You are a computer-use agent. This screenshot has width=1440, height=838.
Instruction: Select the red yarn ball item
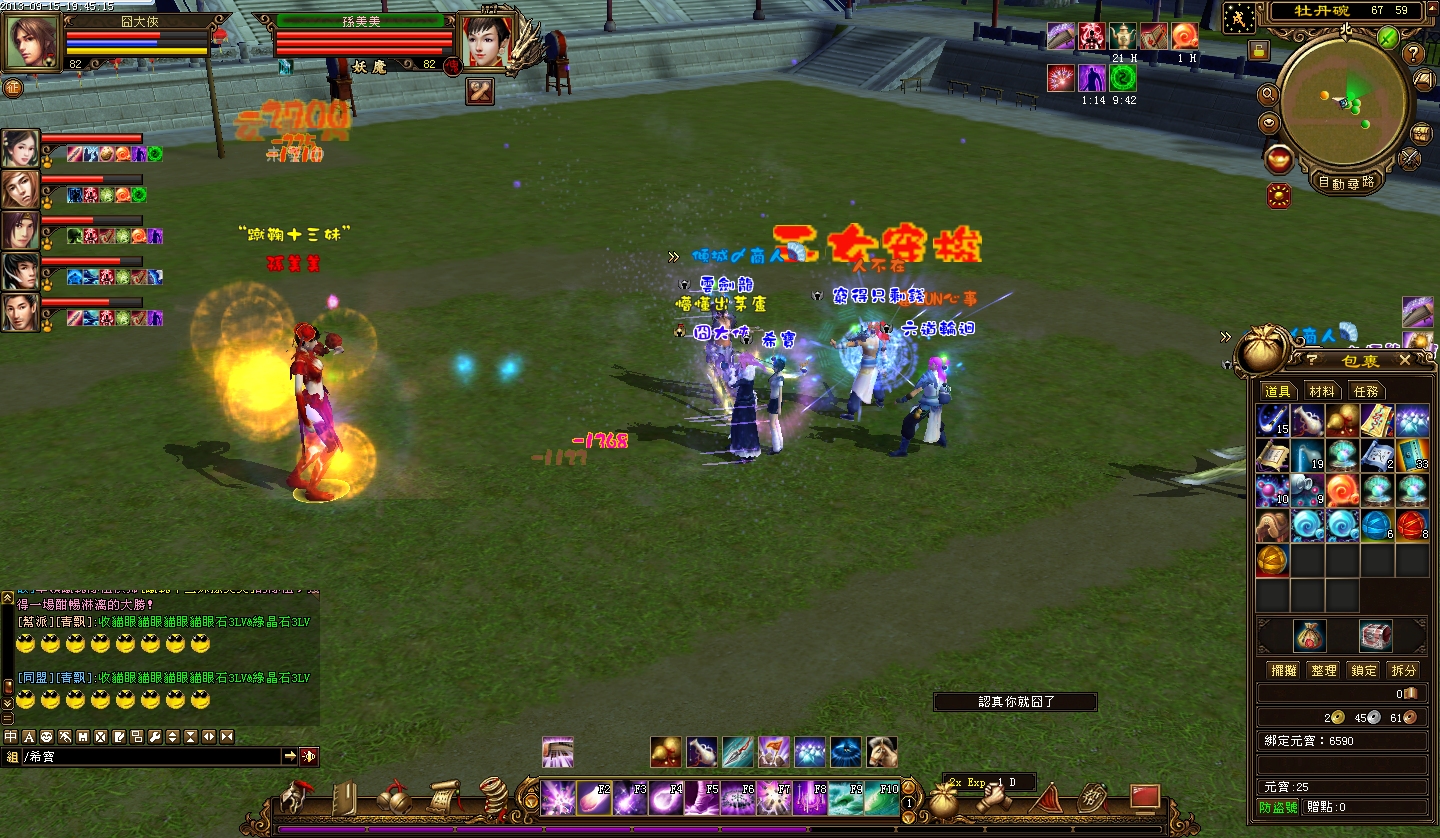1411,524
